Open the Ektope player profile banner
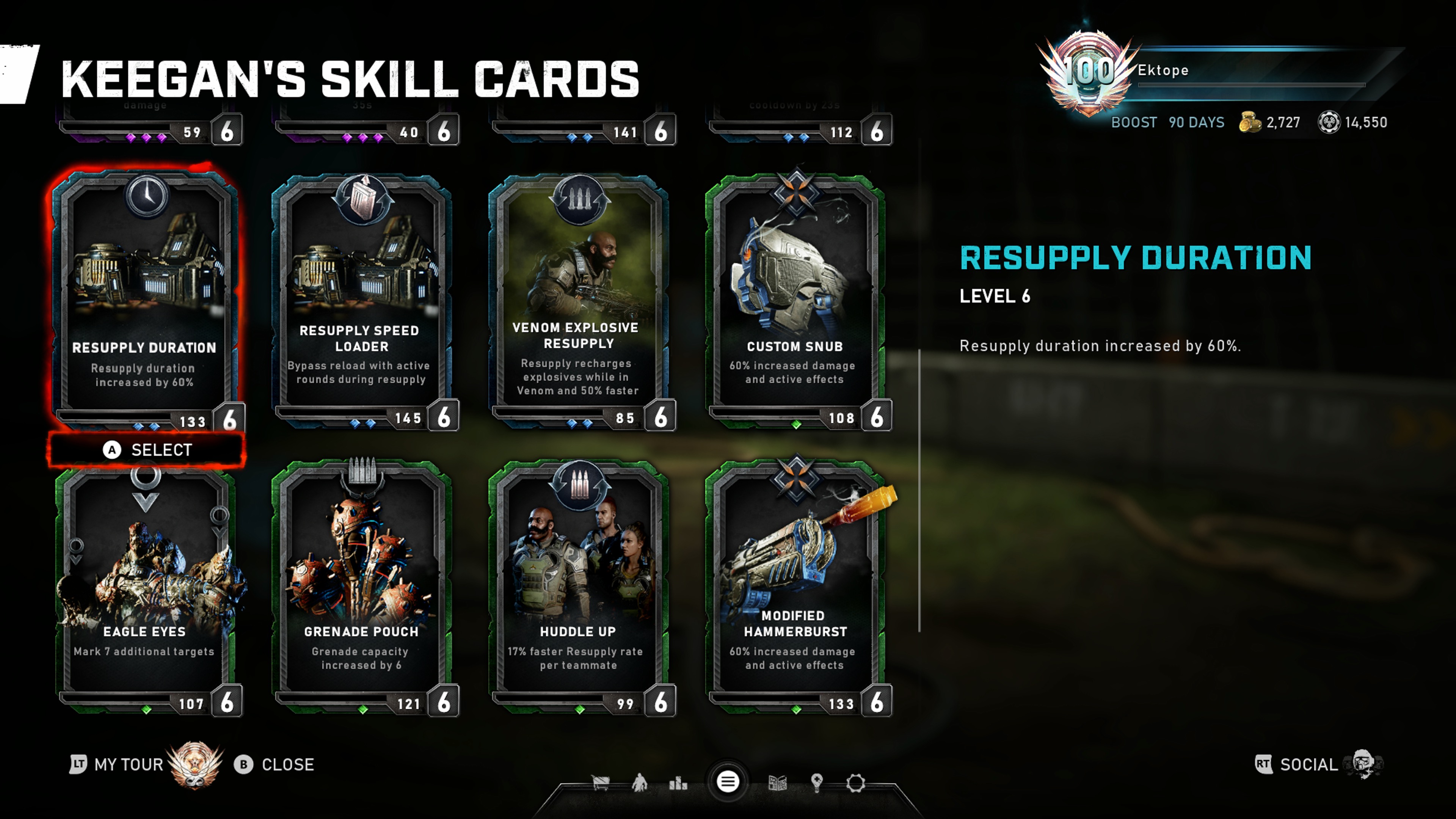The width and height of the screenshot is (1456, 819). point(1215,71)
